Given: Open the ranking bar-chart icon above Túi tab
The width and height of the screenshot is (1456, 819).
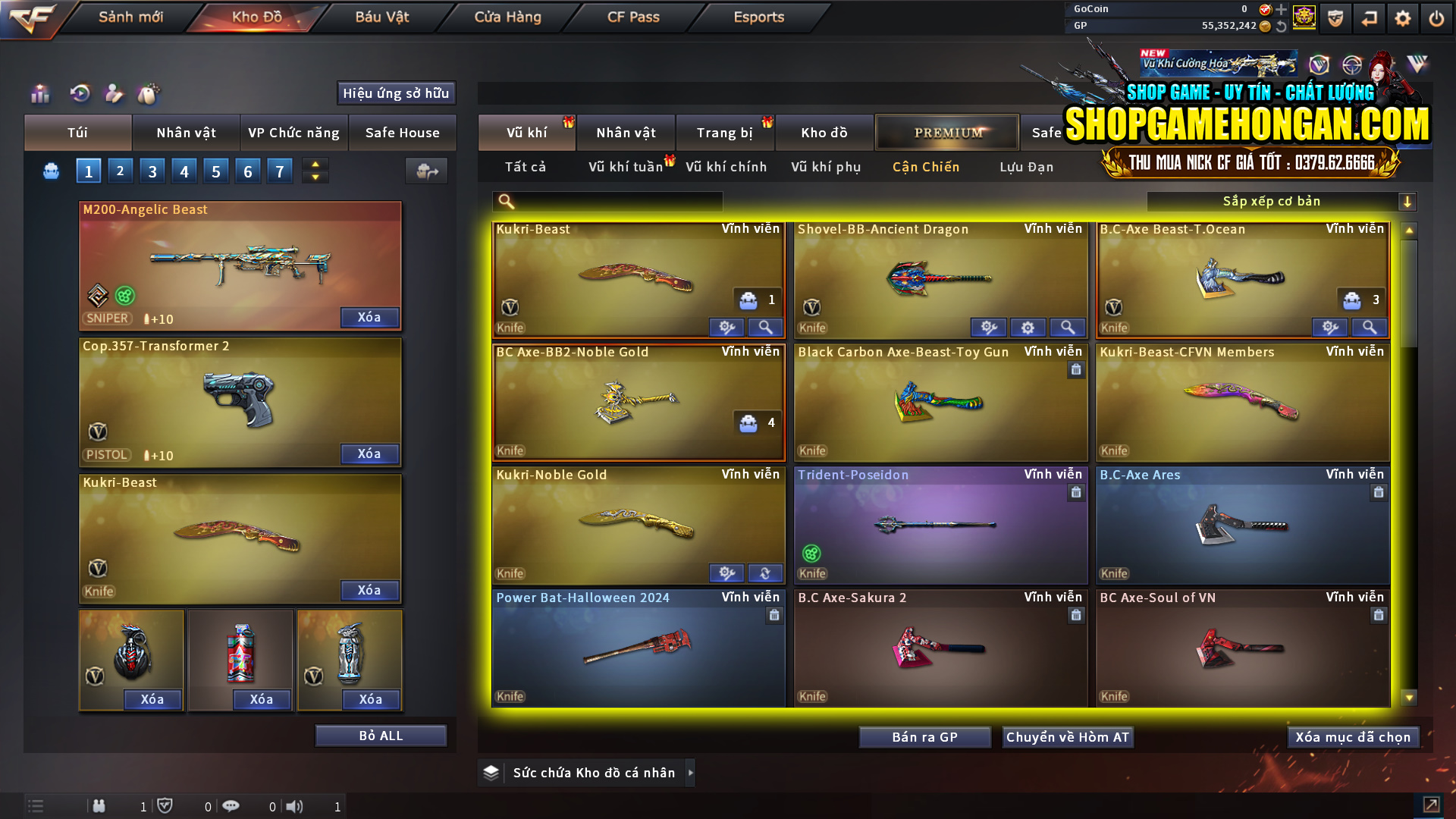Looking at the screenshot, I should 39,94.
